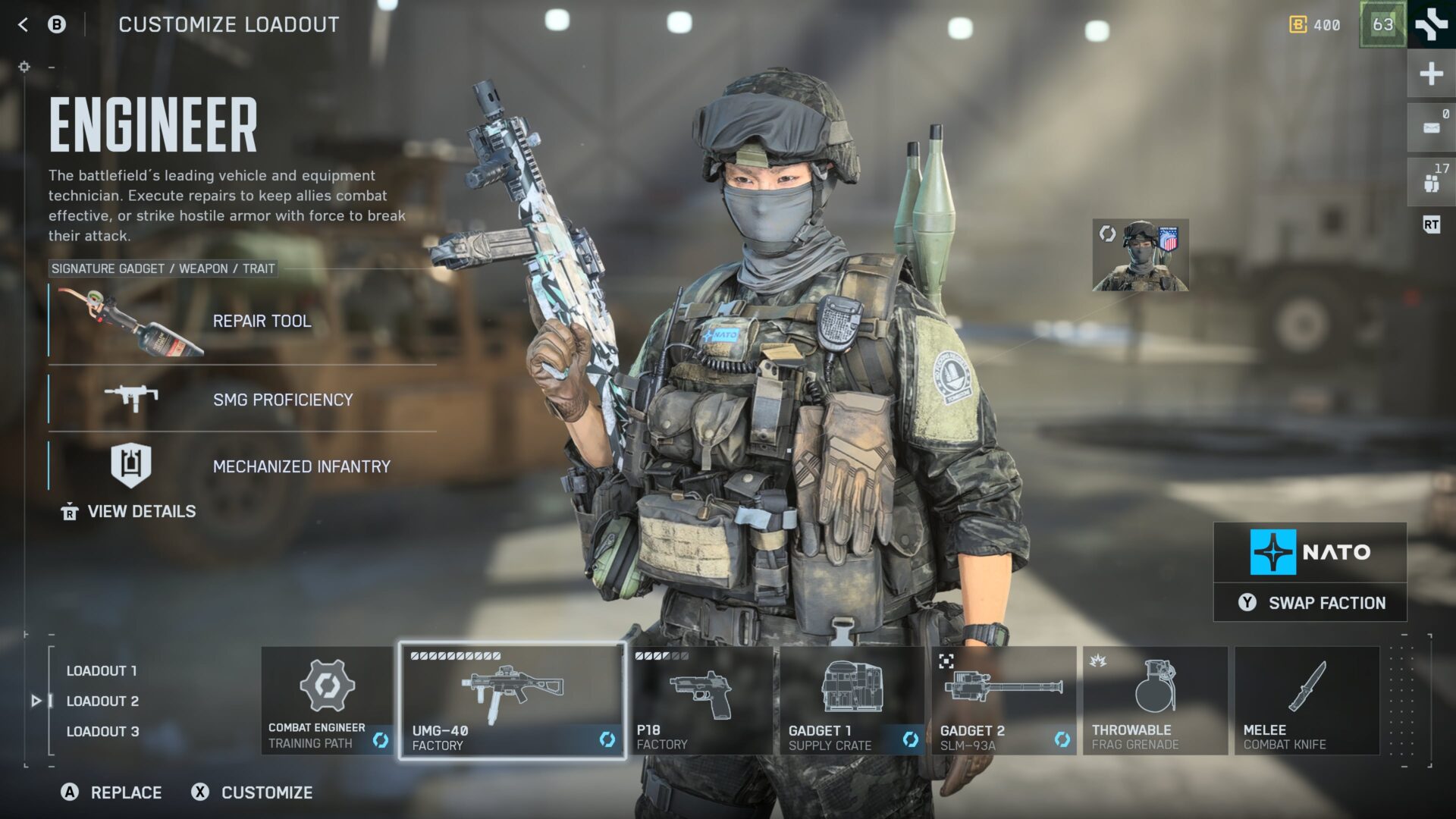Image resolution: width=1456 pixels, height=819 pixels.
Task: Select the Combat Knife melee slot
Action: [1307, 701]
